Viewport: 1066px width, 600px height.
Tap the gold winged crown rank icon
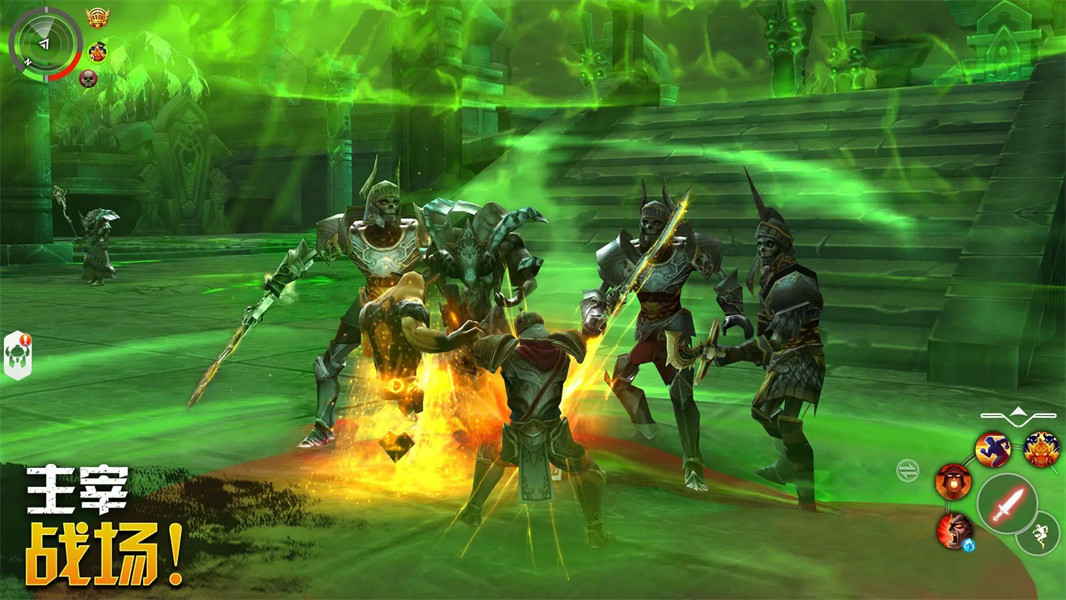pyautogui.click(x=97, y=18)
